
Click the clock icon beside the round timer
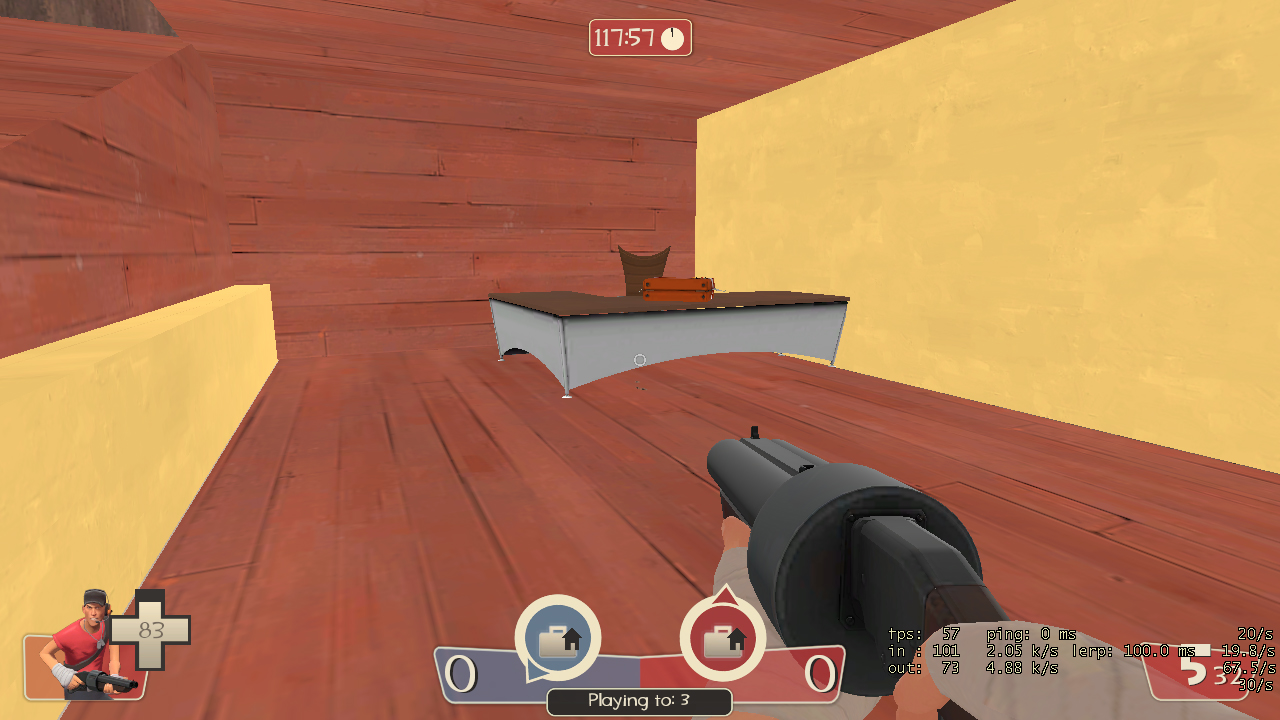click(x=673, y=40)
